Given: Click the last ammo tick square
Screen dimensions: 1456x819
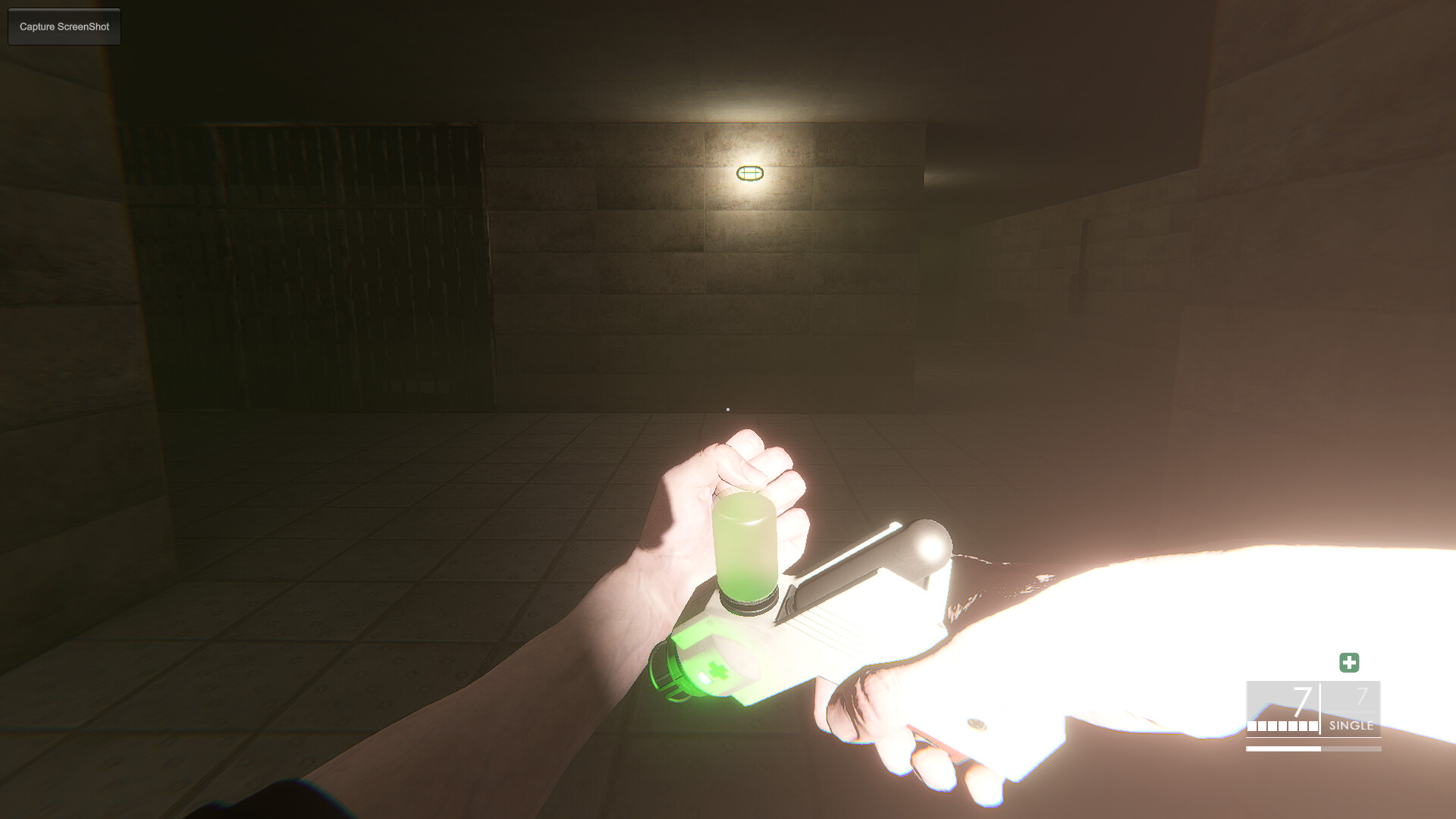Looking at the screenshot, I should click(x=1312, y=726).
